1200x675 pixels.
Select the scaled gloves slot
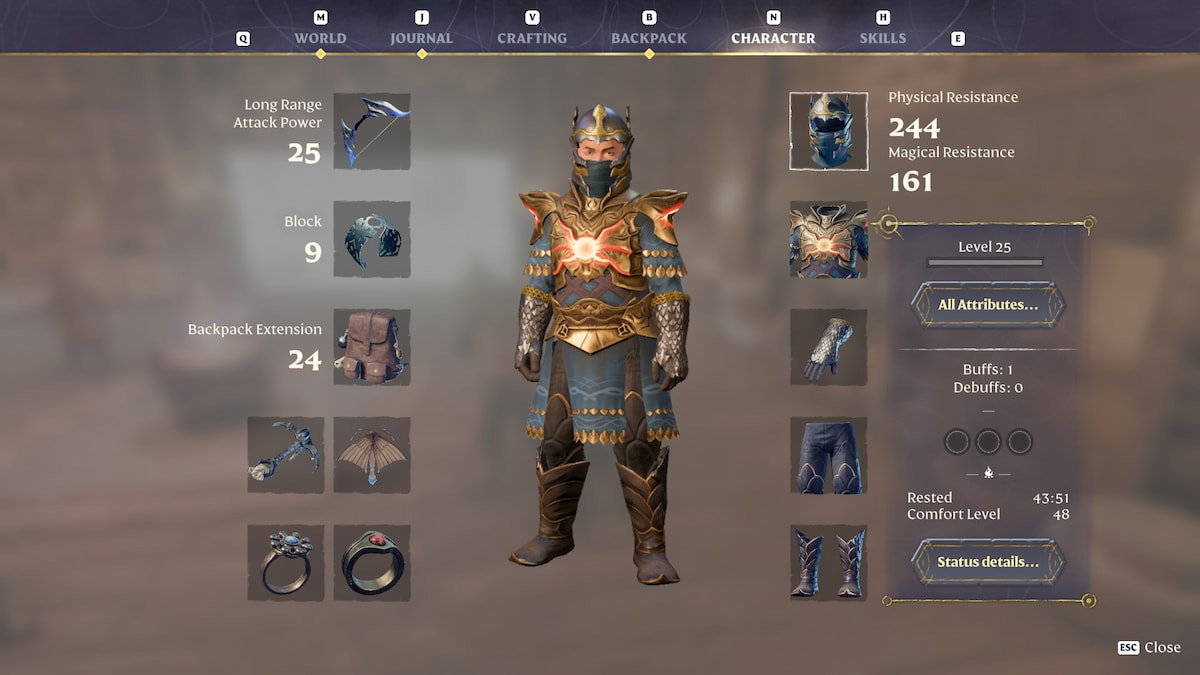pos(828,347)
